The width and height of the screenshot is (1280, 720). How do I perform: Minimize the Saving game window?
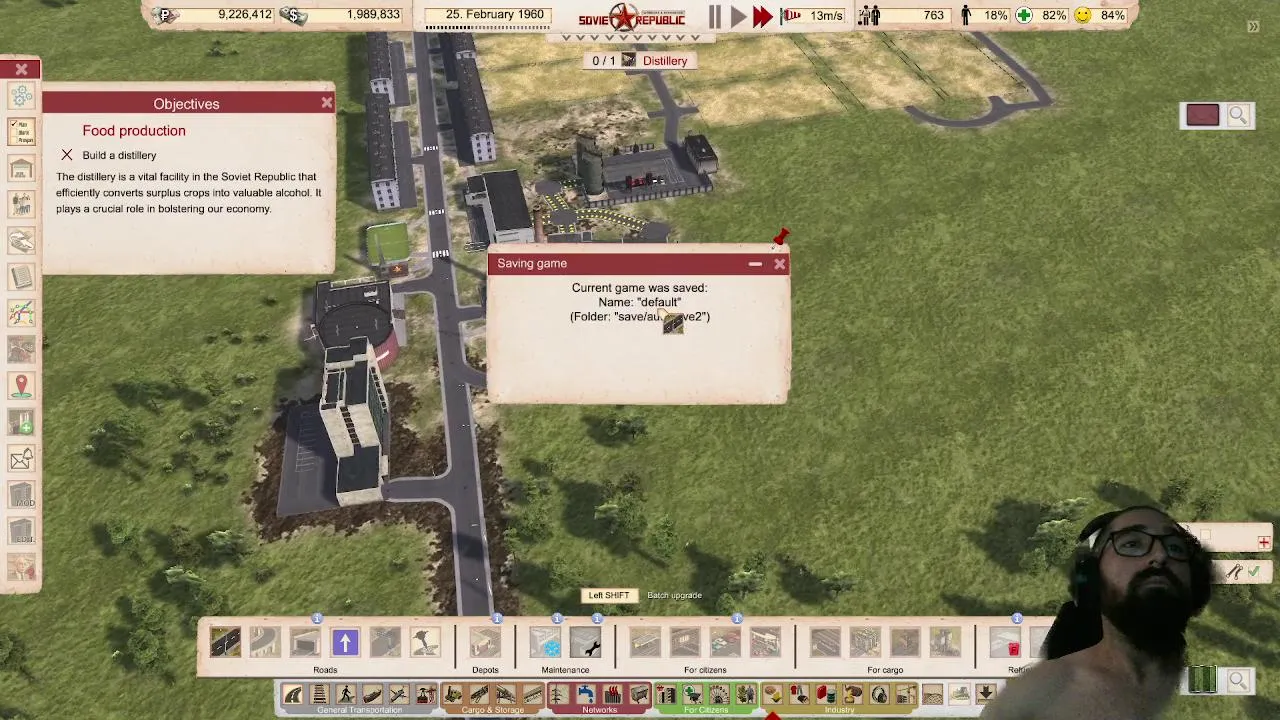755,264
